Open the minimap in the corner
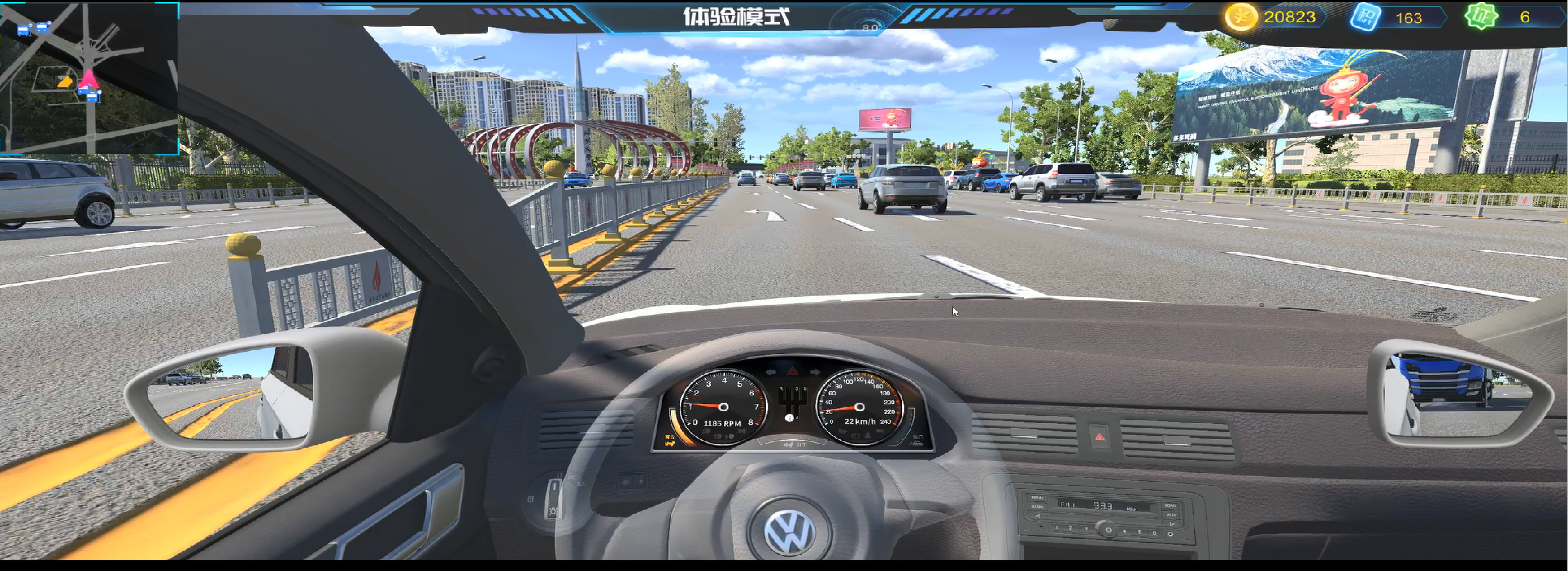Image resolution: width=1568 pixels, height=571 pixels. coord(89,78)
